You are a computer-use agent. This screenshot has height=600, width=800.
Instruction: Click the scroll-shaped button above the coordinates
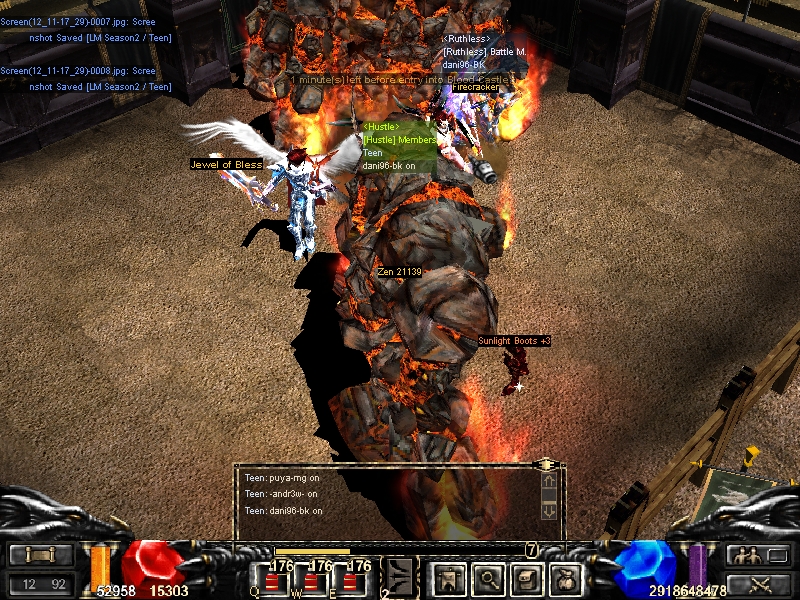click(41, 555)
